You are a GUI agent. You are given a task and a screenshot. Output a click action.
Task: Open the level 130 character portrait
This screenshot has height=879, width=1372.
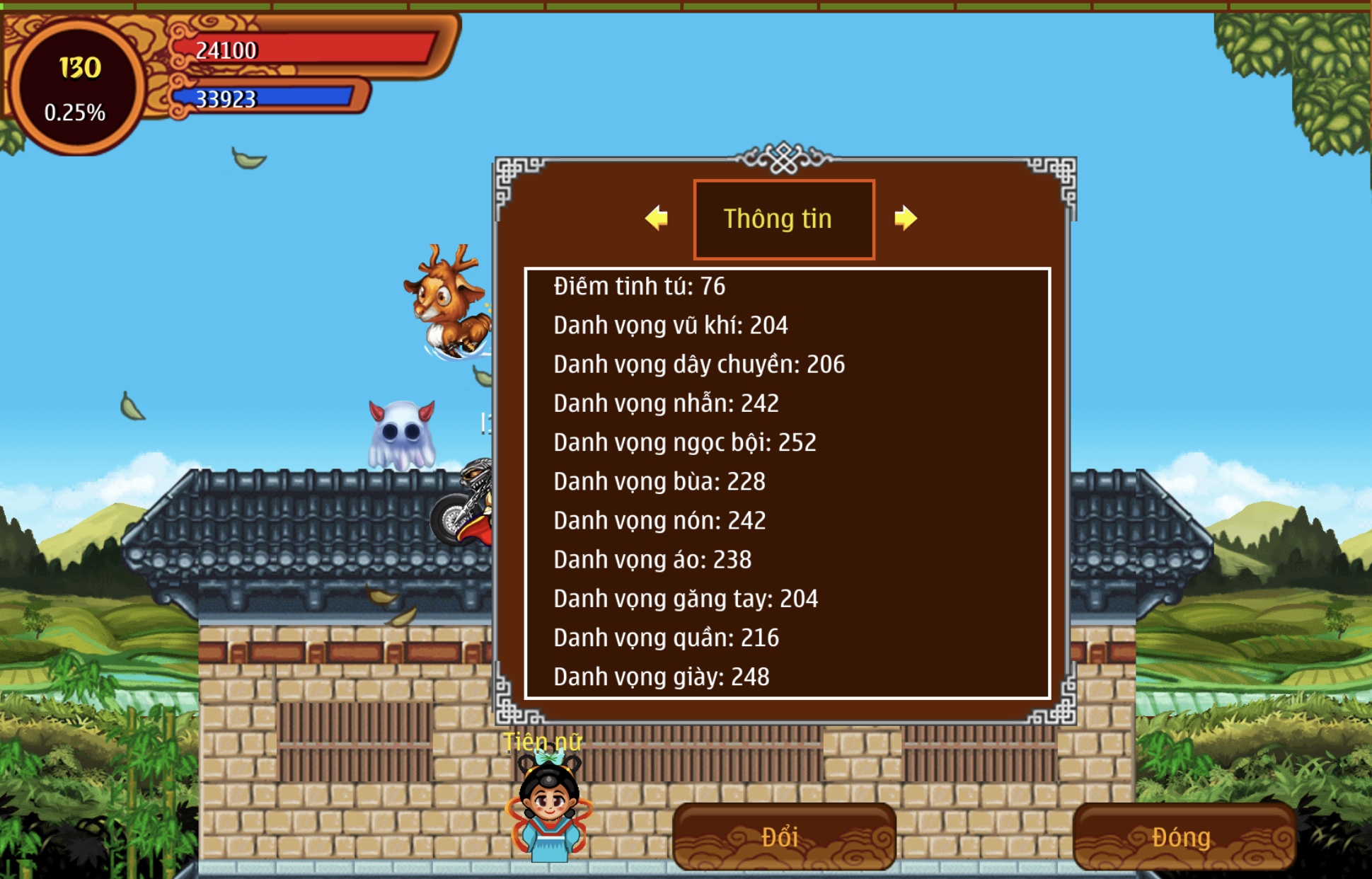76,86
